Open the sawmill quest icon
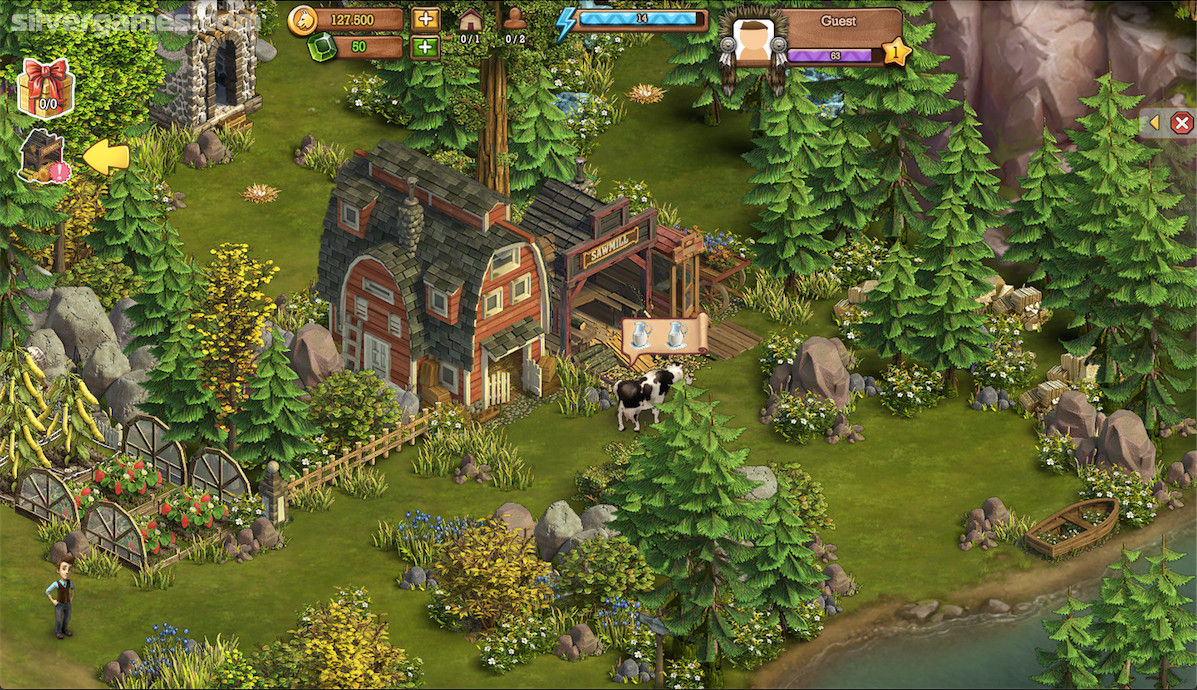Image resolution: width=1197 pixels, height=690 pixels. point(42,155)
